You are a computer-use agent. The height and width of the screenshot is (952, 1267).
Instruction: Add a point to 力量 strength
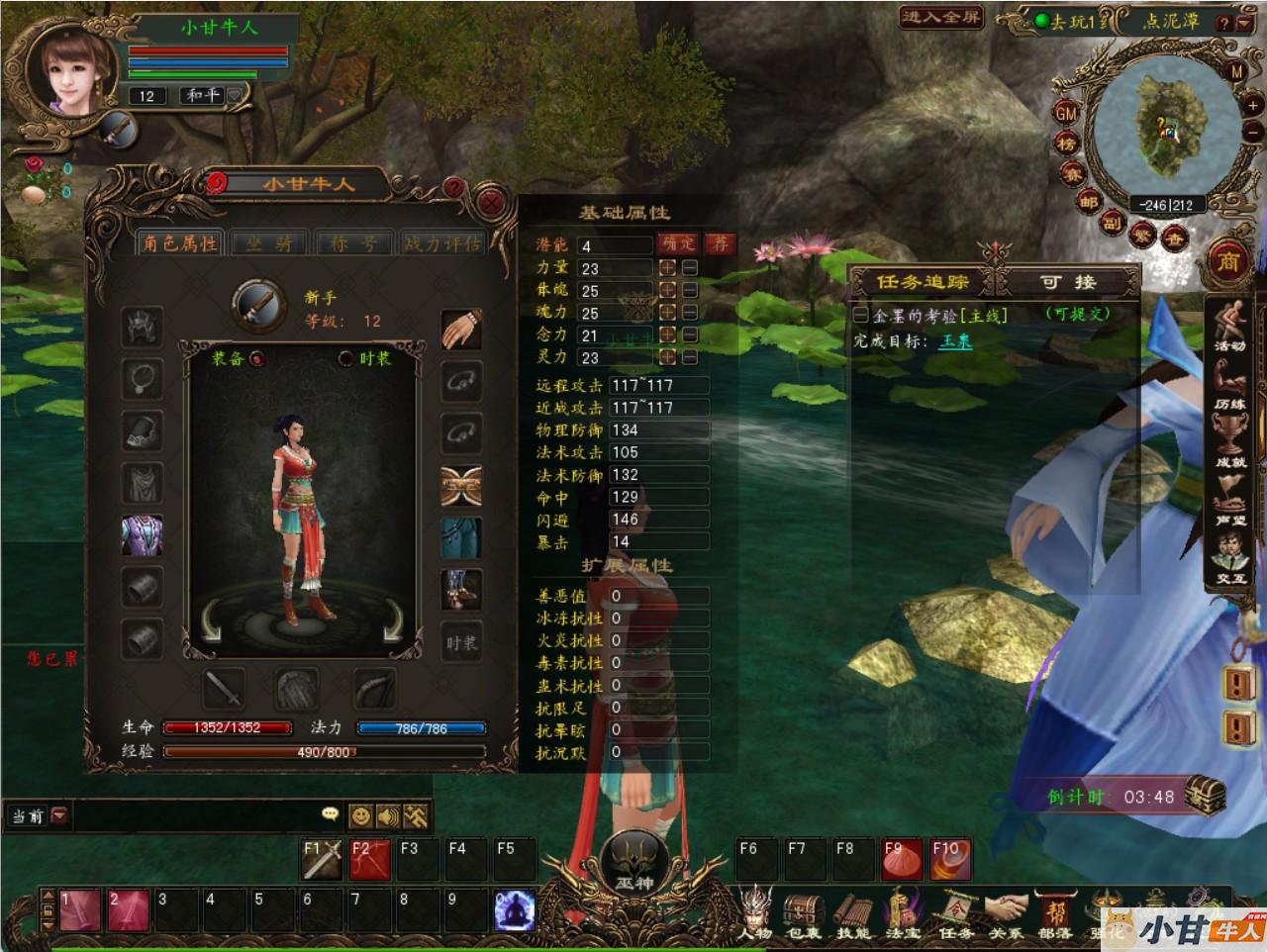pyautogui.click(x=668, y=268)
